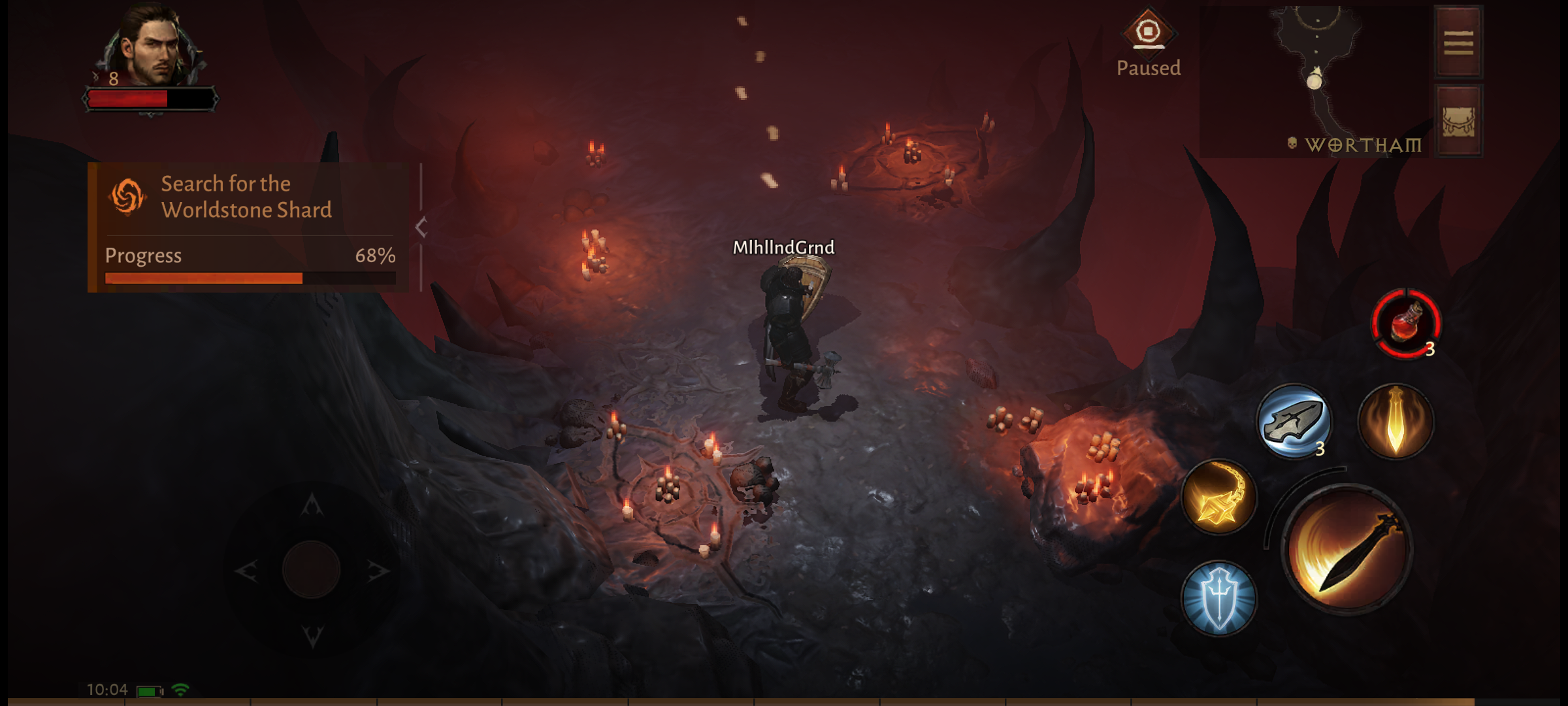Select the character portrait
The width and height of the screenshot is (1568, 706).
(x=152, y=49)
